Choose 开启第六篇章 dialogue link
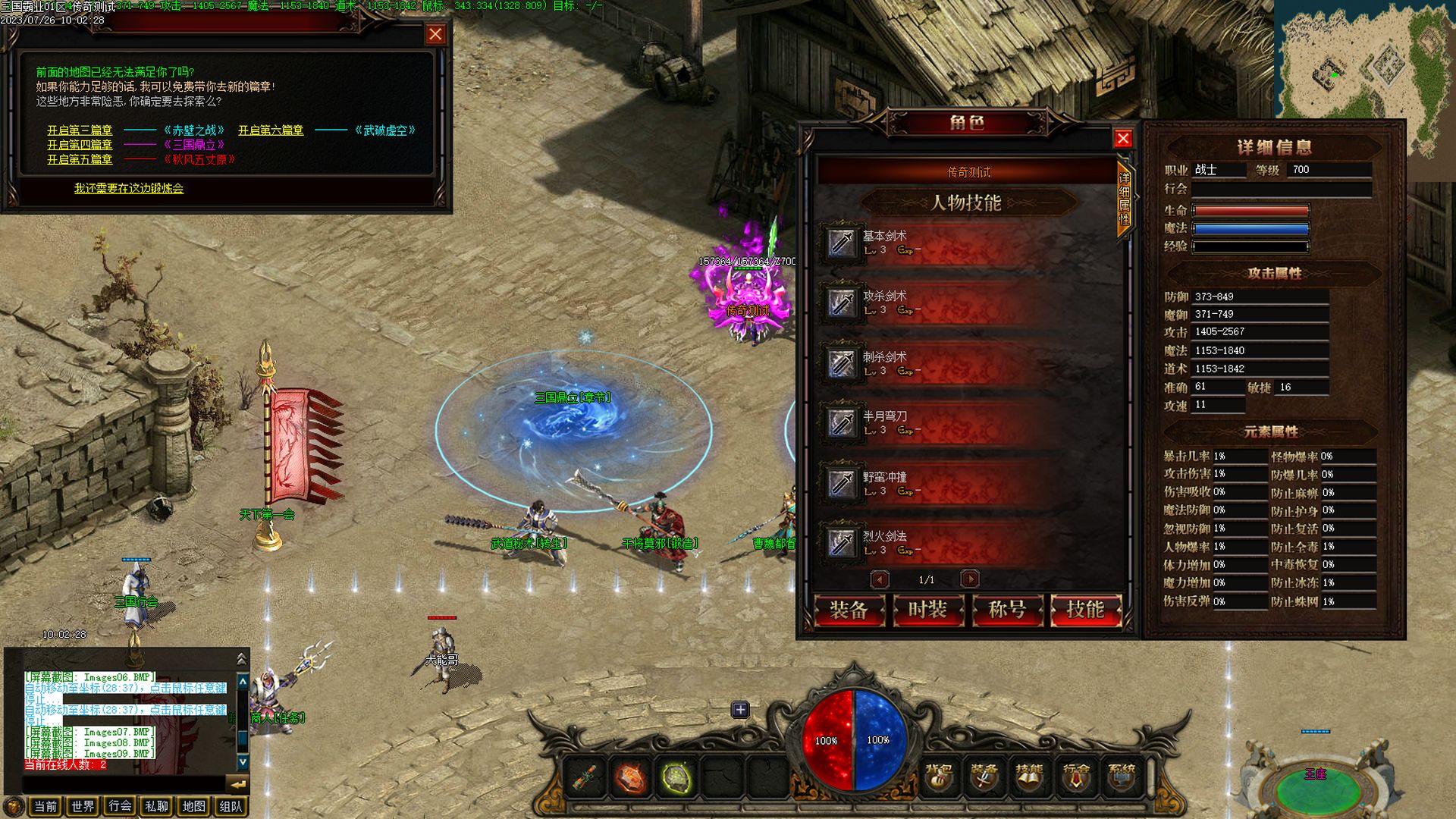This screenshot has height=819, width=1456. click(x=271, y=130)
